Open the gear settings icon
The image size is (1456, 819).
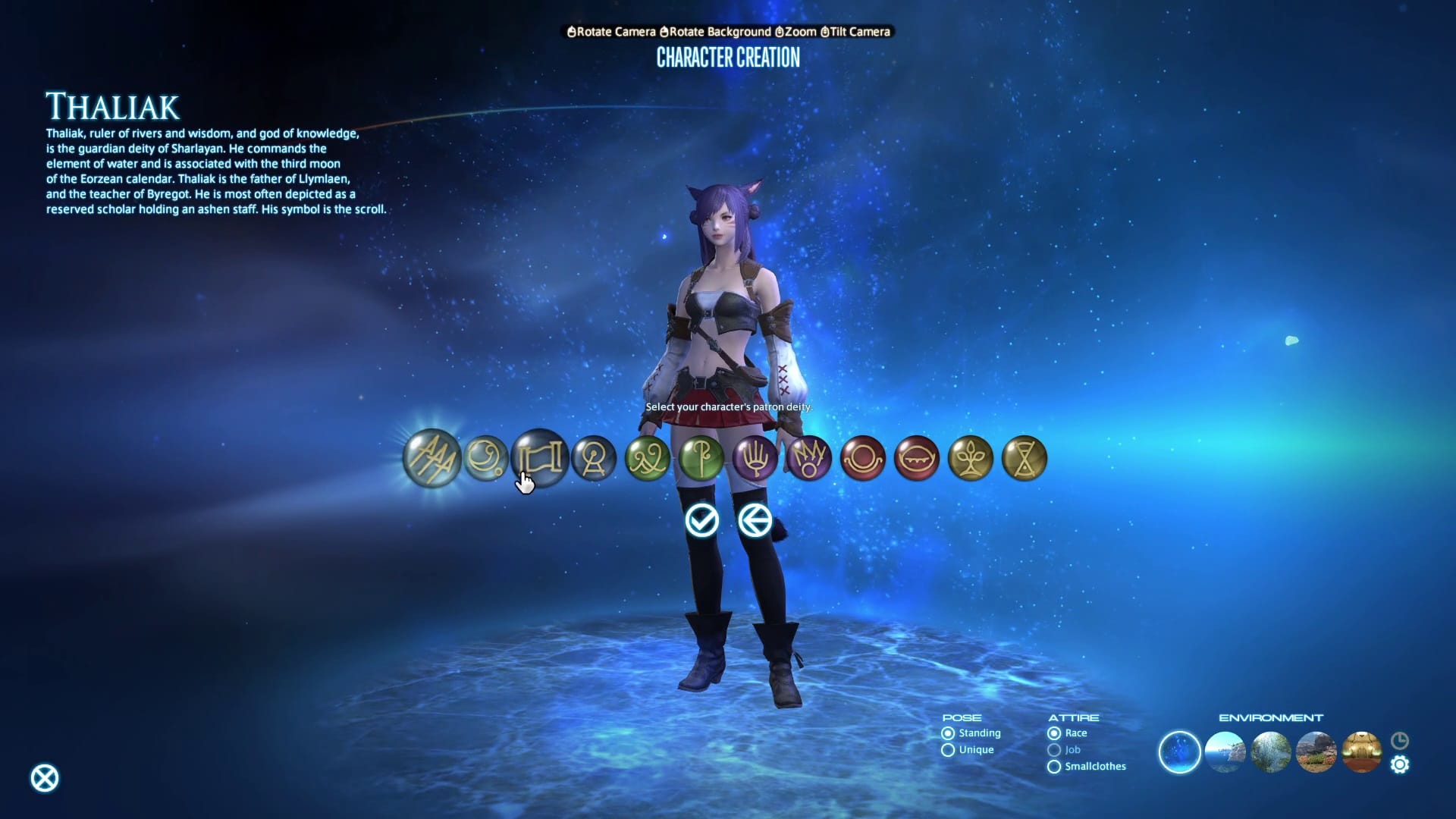click(x=1400, y=764)
